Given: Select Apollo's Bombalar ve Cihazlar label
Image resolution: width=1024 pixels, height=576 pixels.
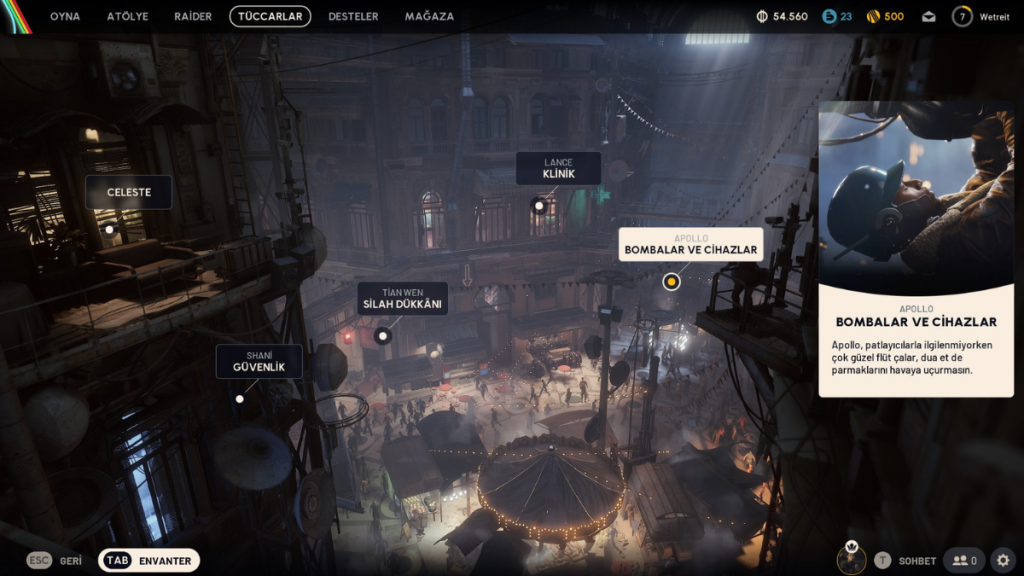Looking at the screenshot, I should 690,244.
